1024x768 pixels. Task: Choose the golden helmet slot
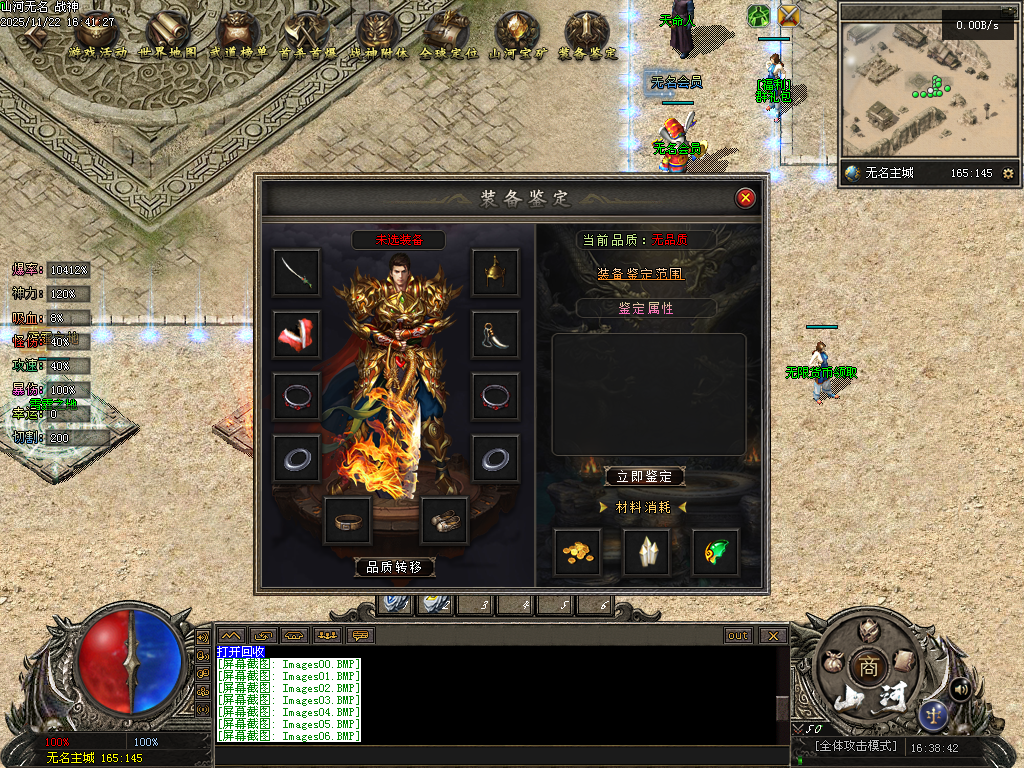pyautogui.click(x=495, y=272)
